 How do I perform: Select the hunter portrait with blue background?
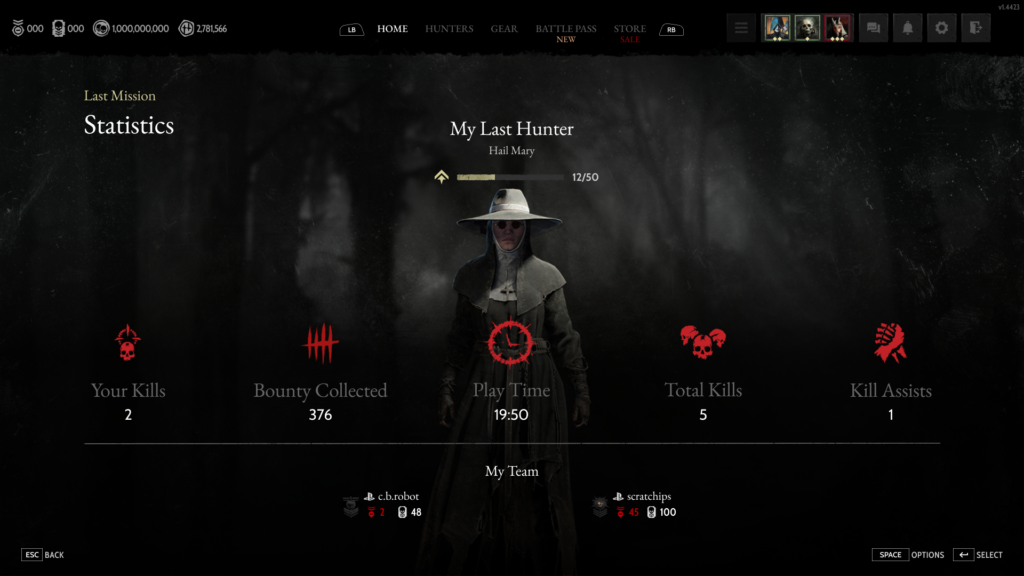[x=776, y=28]
